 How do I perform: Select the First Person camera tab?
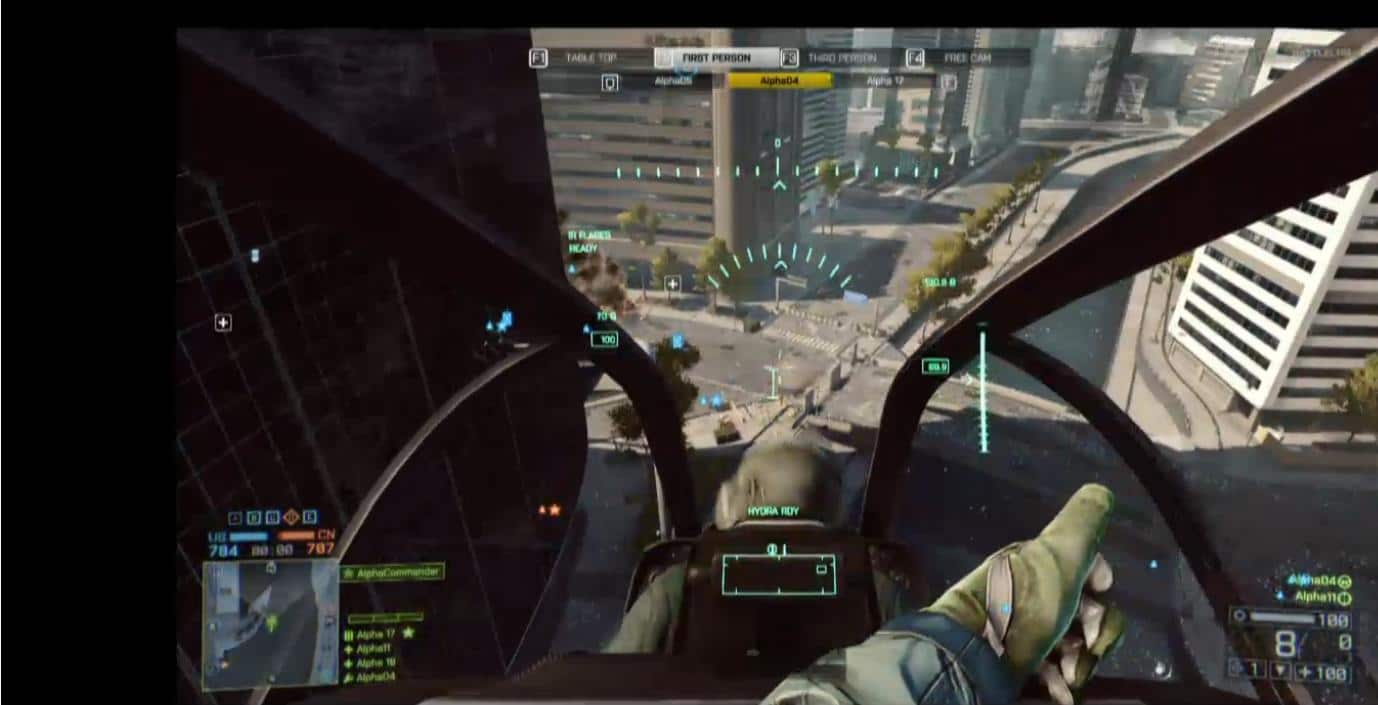coord(716,58)
